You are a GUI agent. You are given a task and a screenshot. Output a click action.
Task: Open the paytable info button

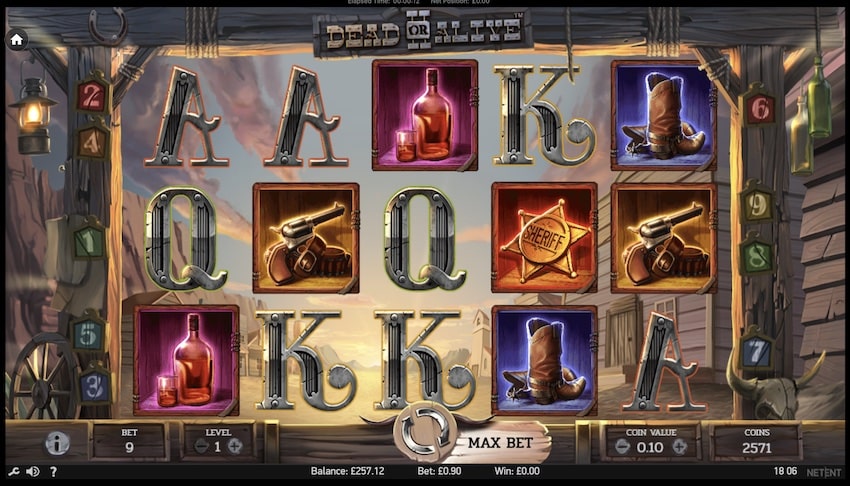point(57,442)
